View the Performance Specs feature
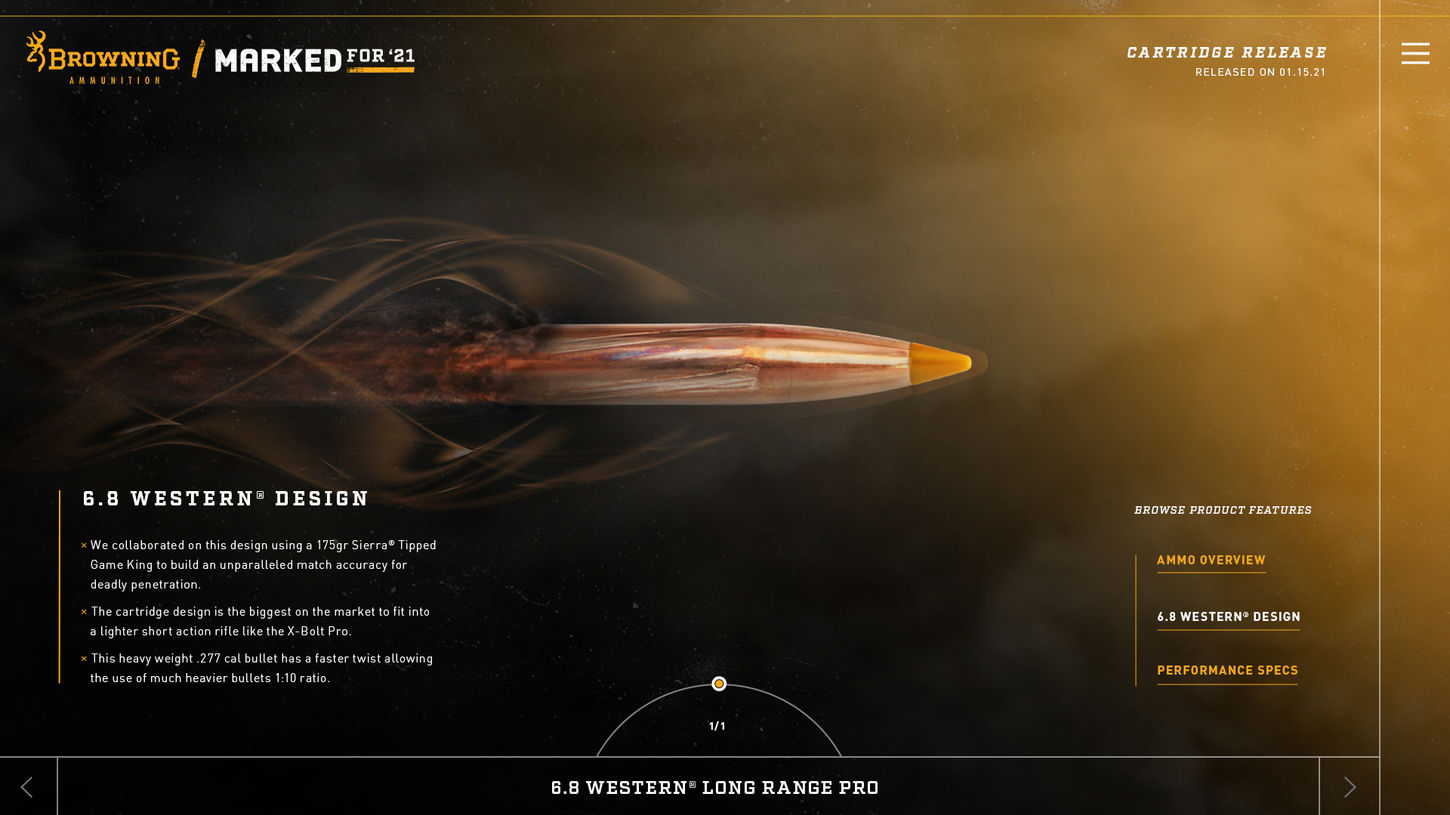1450x815 pixels. [1227, 670]
